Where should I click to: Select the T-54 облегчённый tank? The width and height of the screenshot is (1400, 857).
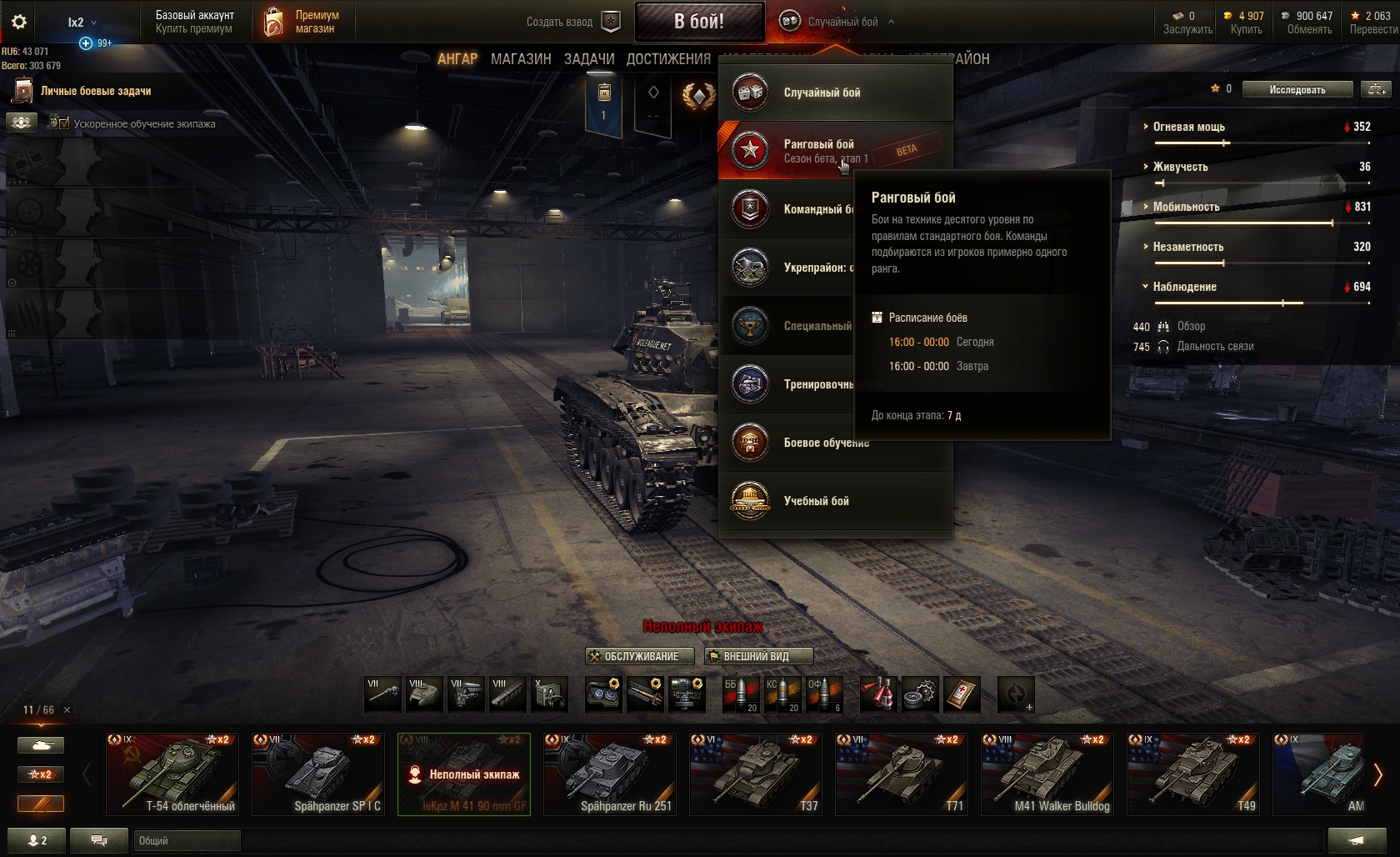pos(172,774)
